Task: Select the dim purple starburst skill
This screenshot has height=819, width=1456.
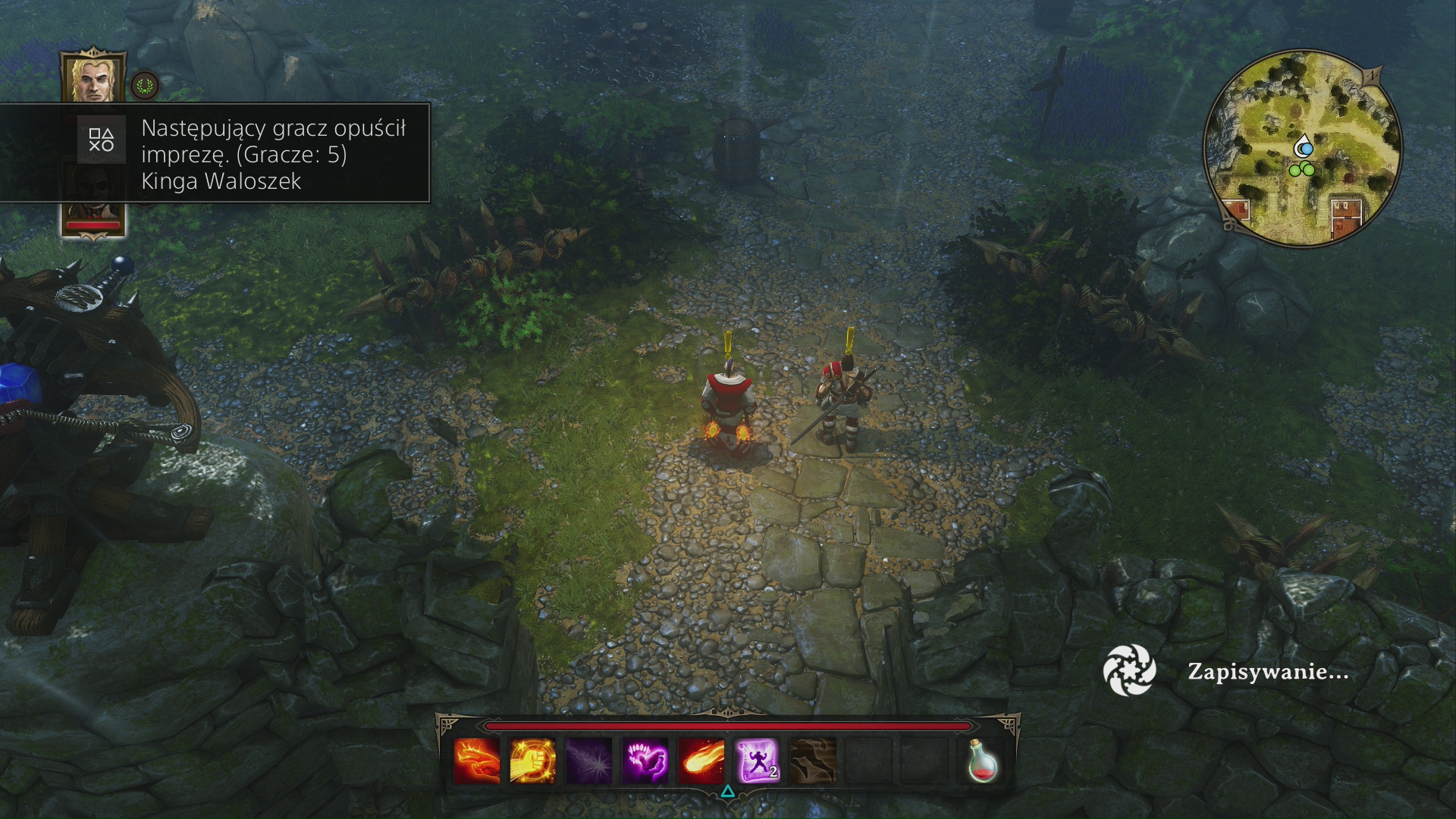Action: pos(588,761)
